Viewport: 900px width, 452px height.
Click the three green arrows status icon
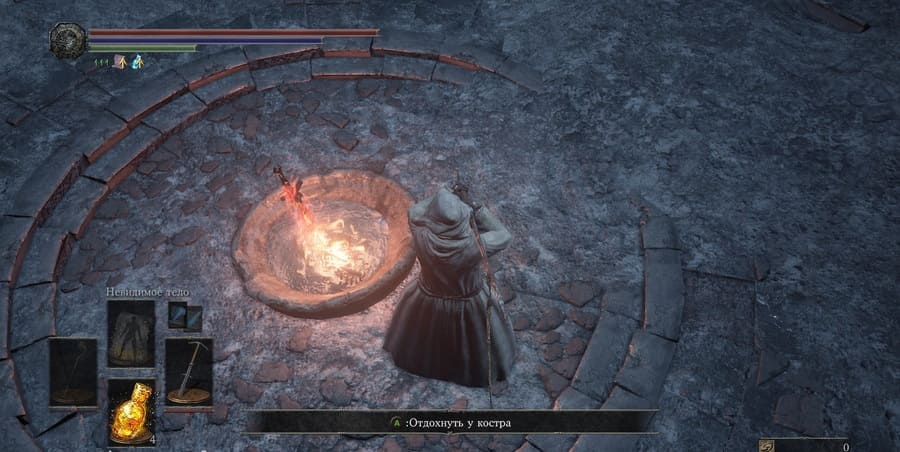coord(102,62)
